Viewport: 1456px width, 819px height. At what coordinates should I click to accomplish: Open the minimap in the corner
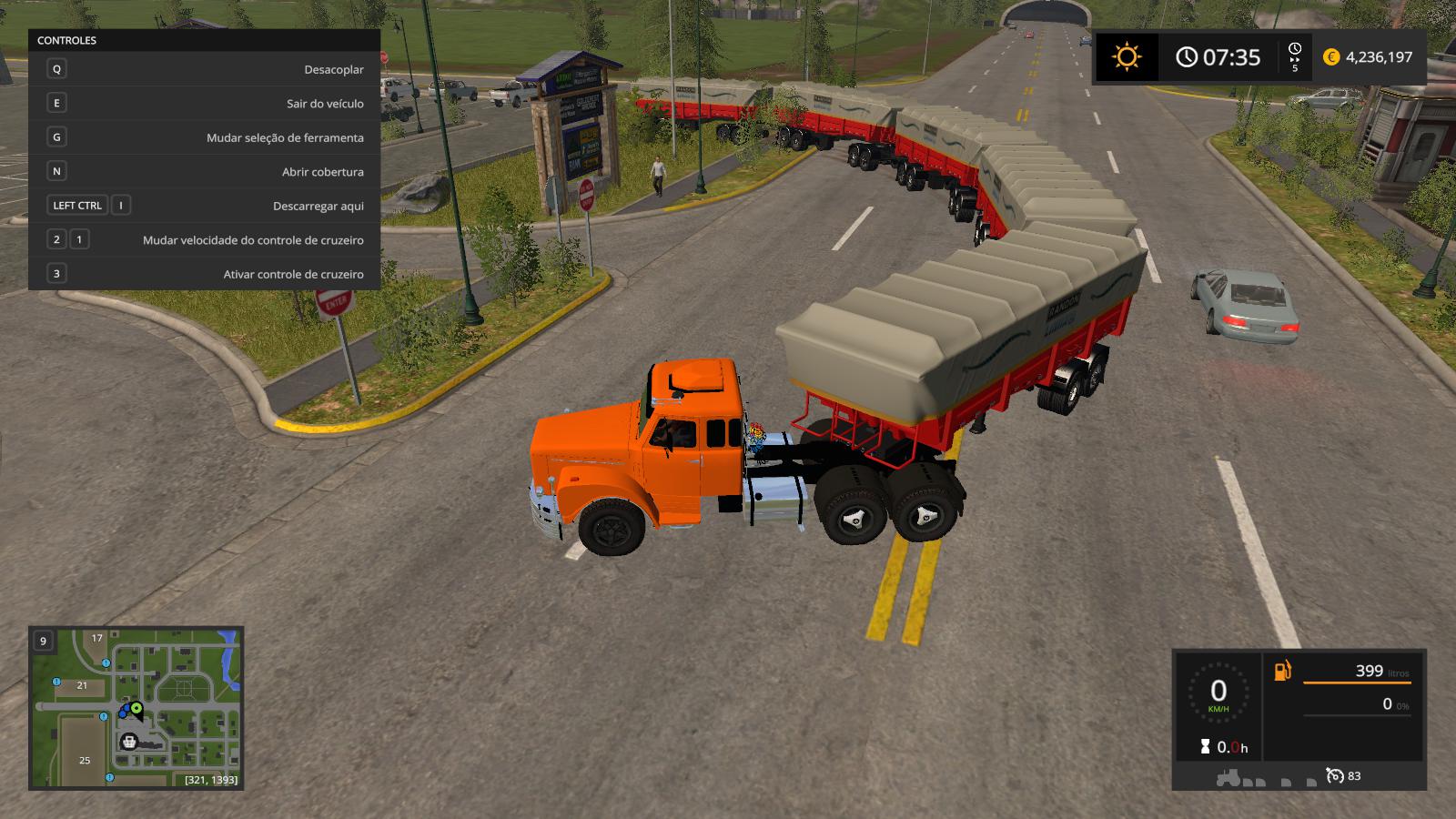click(136, 707)
